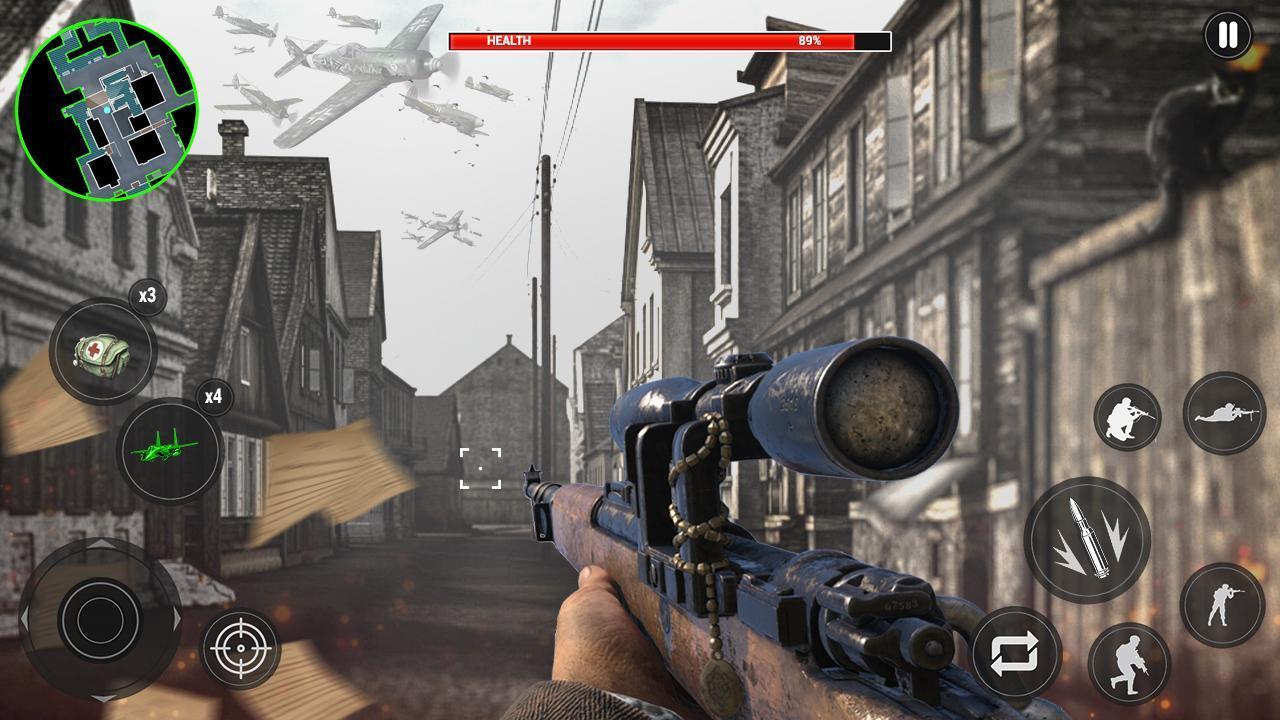Tap the x3 medkit count badge
This screenshot has width=1280, height=720.
pos(146,297)
